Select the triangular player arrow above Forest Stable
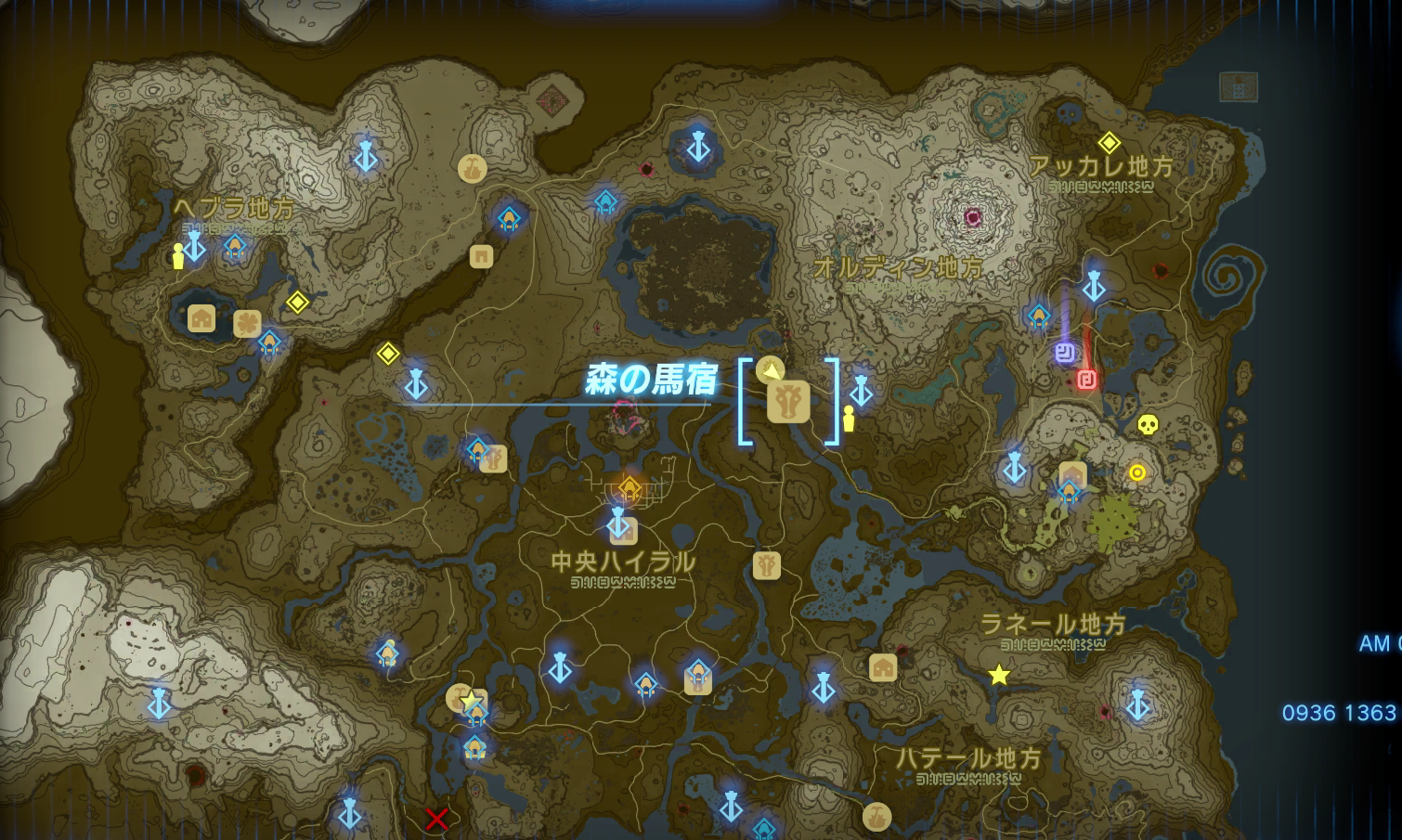 (771, 371)
